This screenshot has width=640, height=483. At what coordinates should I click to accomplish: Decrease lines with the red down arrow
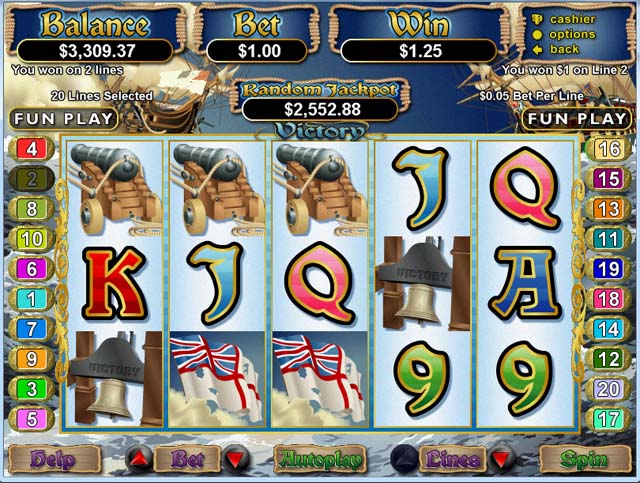497,460
